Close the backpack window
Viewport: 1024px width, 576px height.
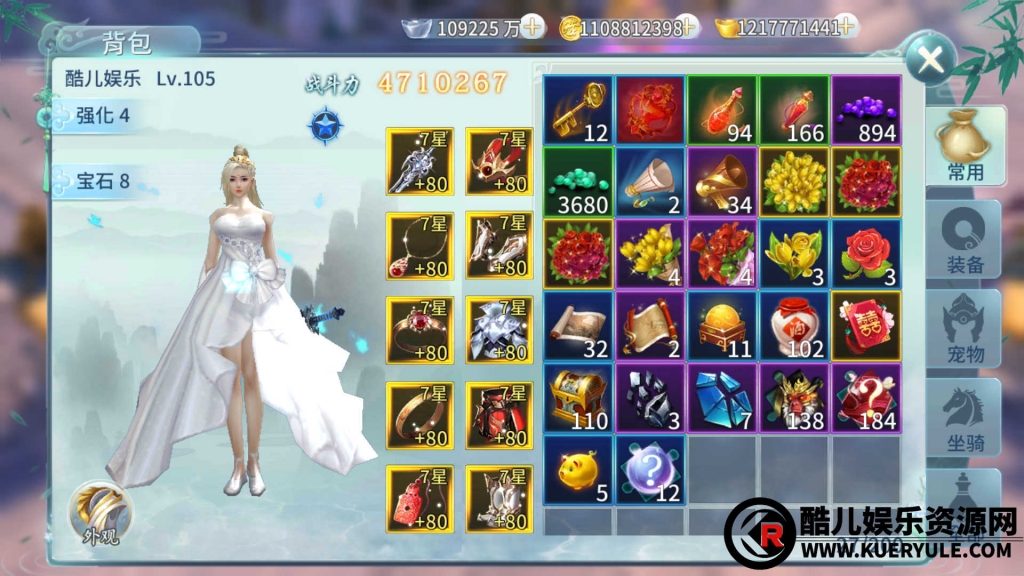tap(931, 59)
